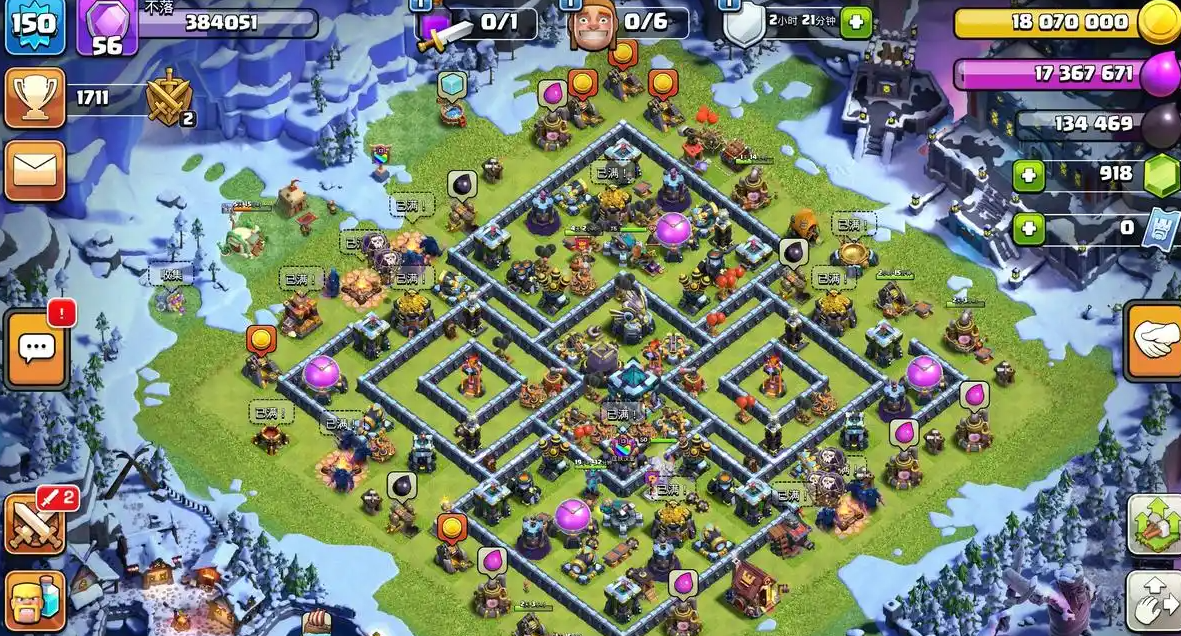Click the green plus beside shield timer

(x=855, y=22)
